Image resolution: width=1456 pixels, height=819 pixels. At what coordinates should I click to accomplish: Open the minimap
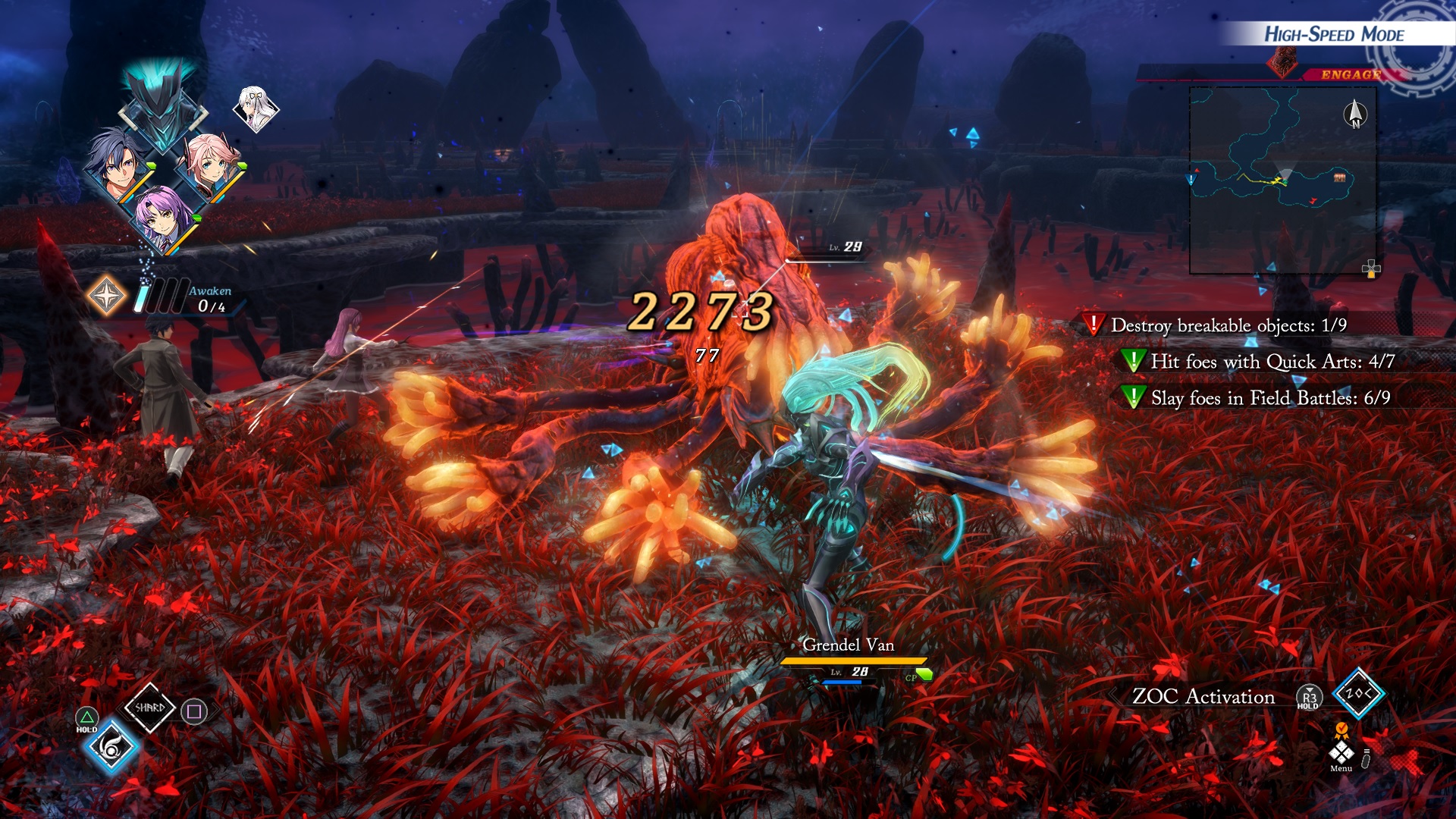(x=1282, y=180)
